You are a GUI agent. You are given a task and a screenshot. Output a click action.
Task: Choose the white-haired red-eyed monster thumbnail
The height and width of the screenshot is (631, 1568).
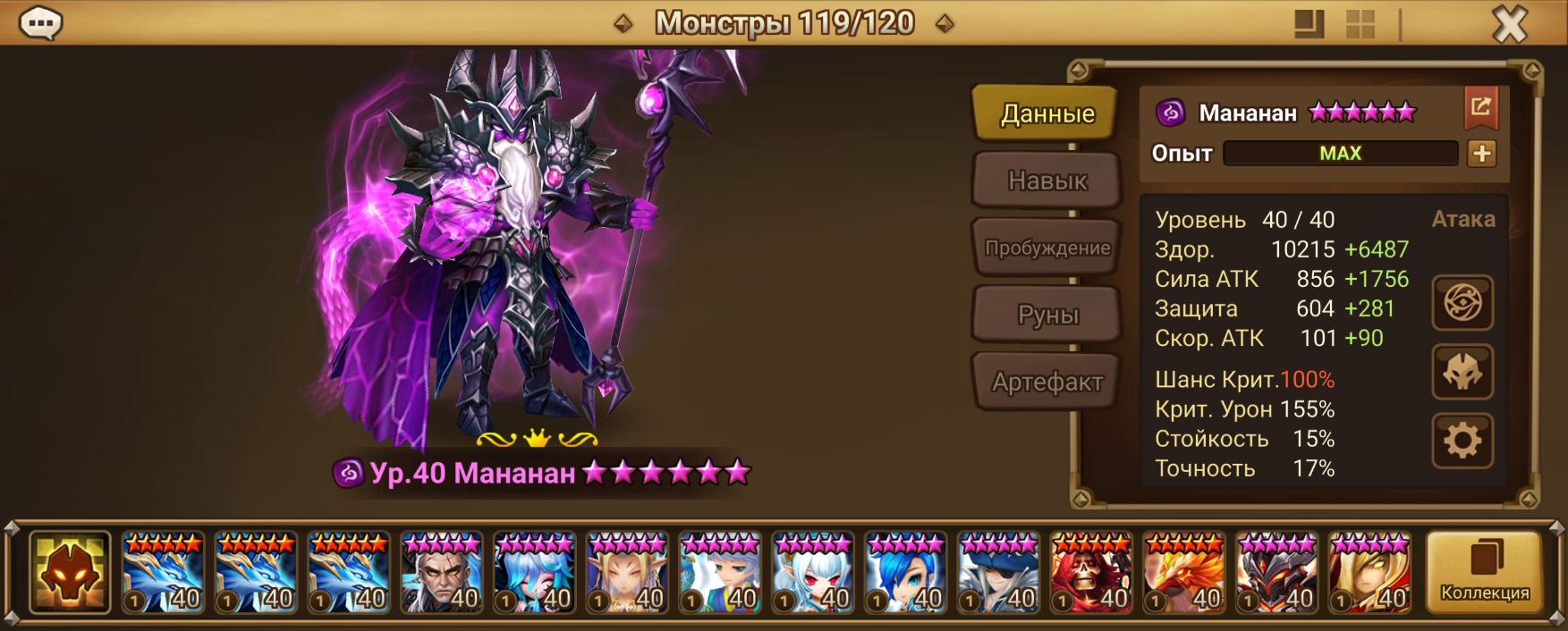click(813, 572)
